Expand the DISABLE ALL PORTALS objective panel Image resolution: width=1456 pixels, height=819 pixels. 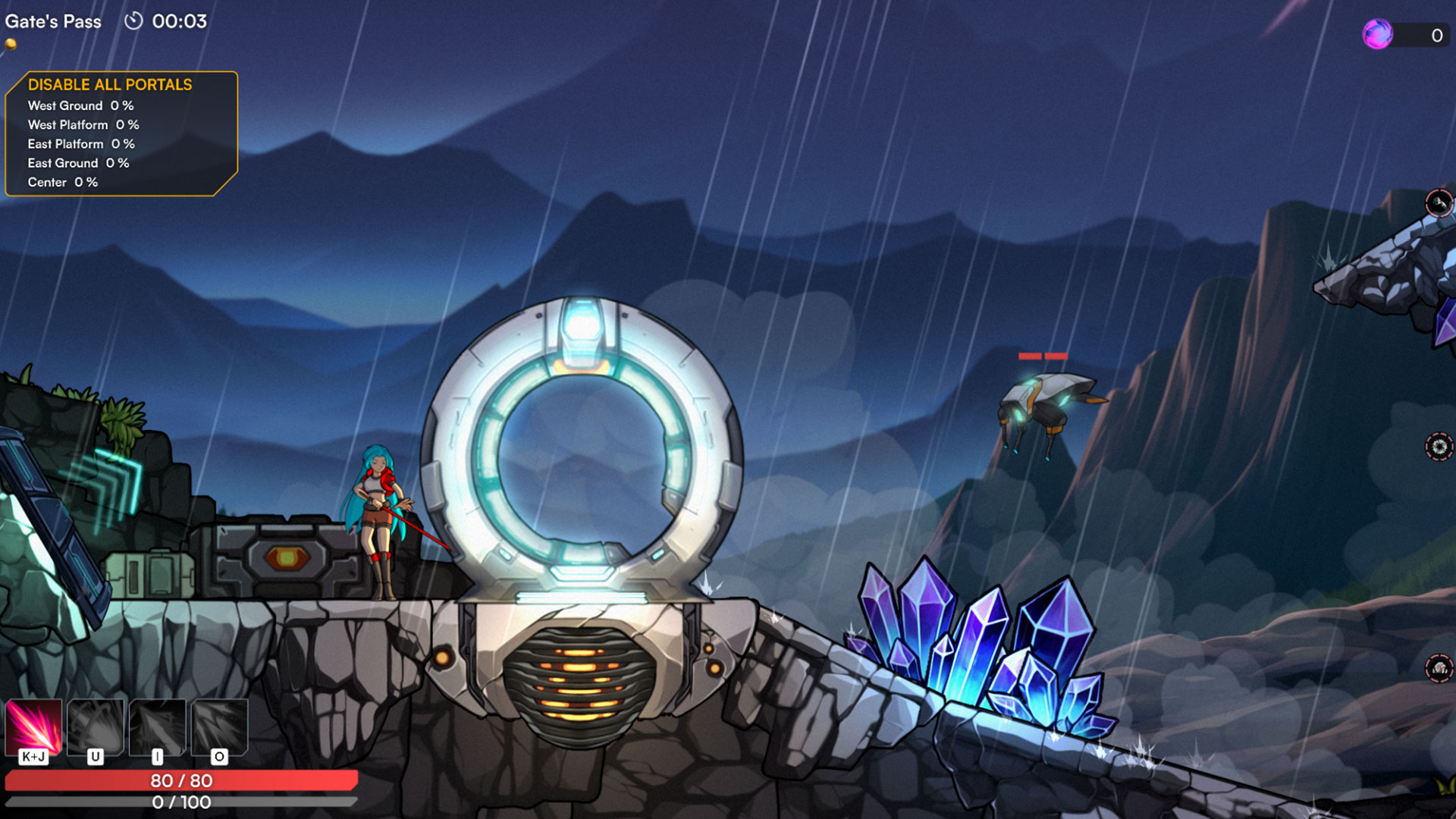click(x=111, y=85)
